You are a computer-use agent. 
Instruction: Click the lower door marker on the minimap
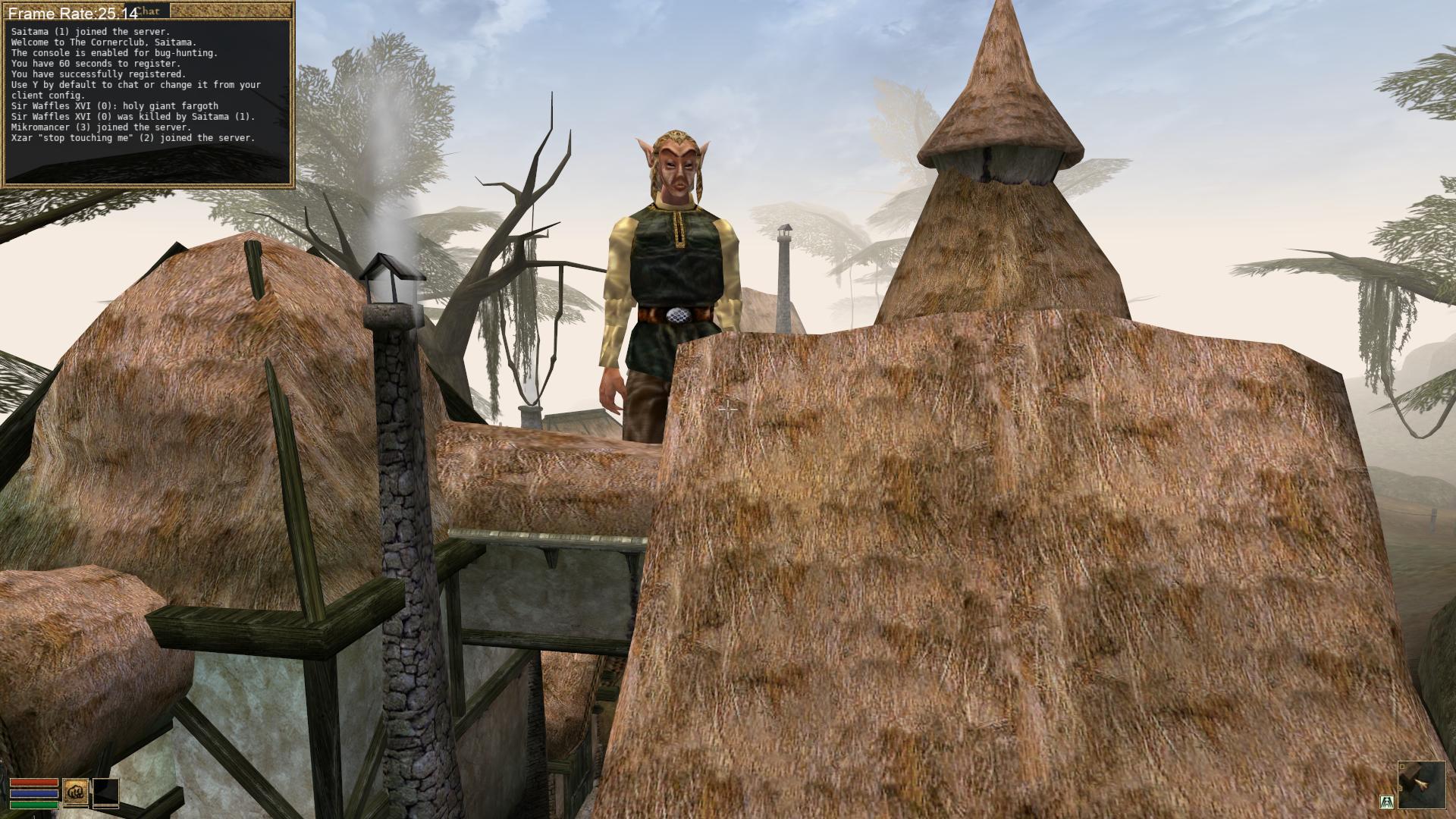click(x=1401, y=788)
